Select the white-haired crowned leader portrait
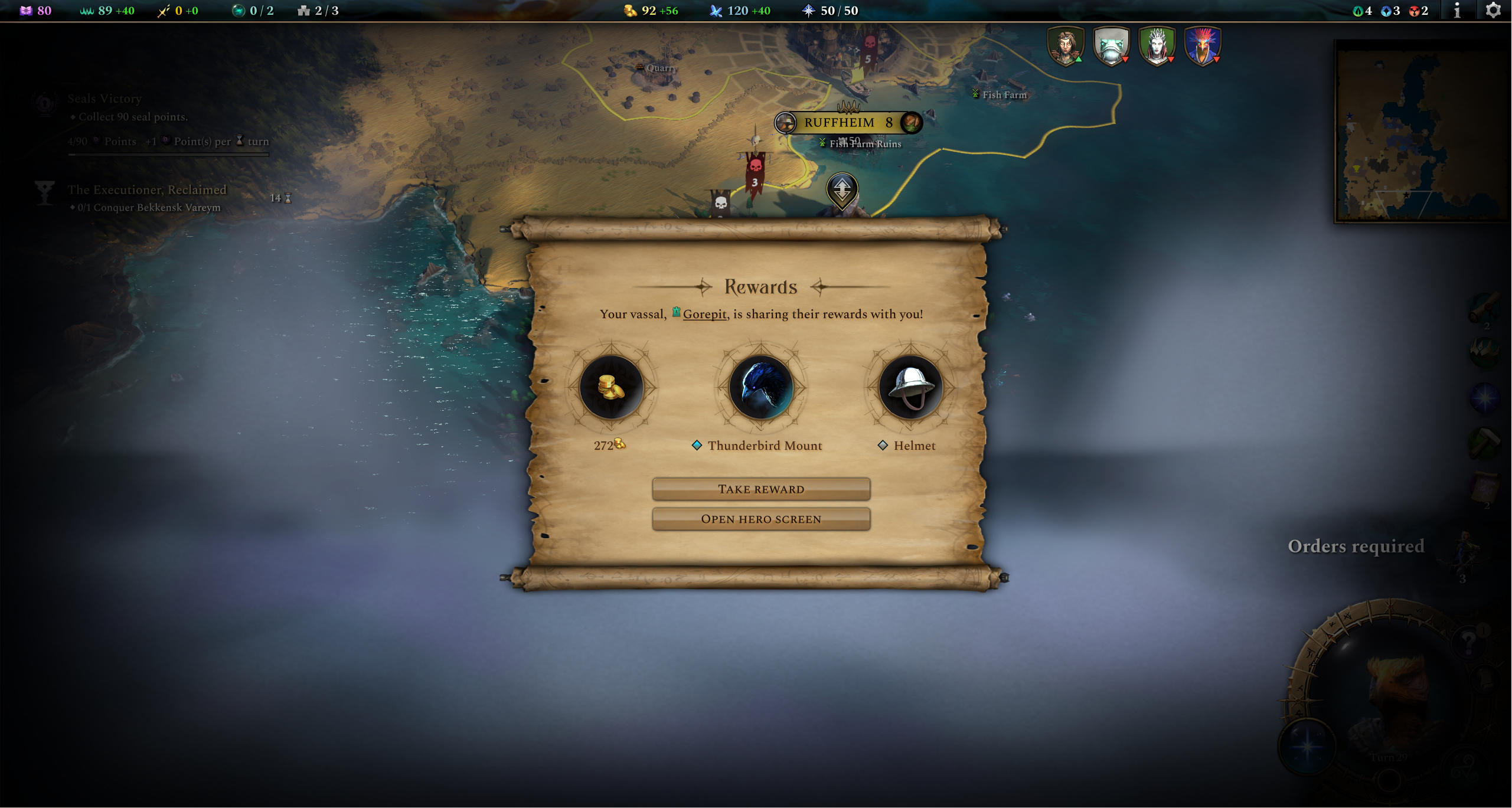Viewport: 1512px width, 808px height. (1156, 46)
